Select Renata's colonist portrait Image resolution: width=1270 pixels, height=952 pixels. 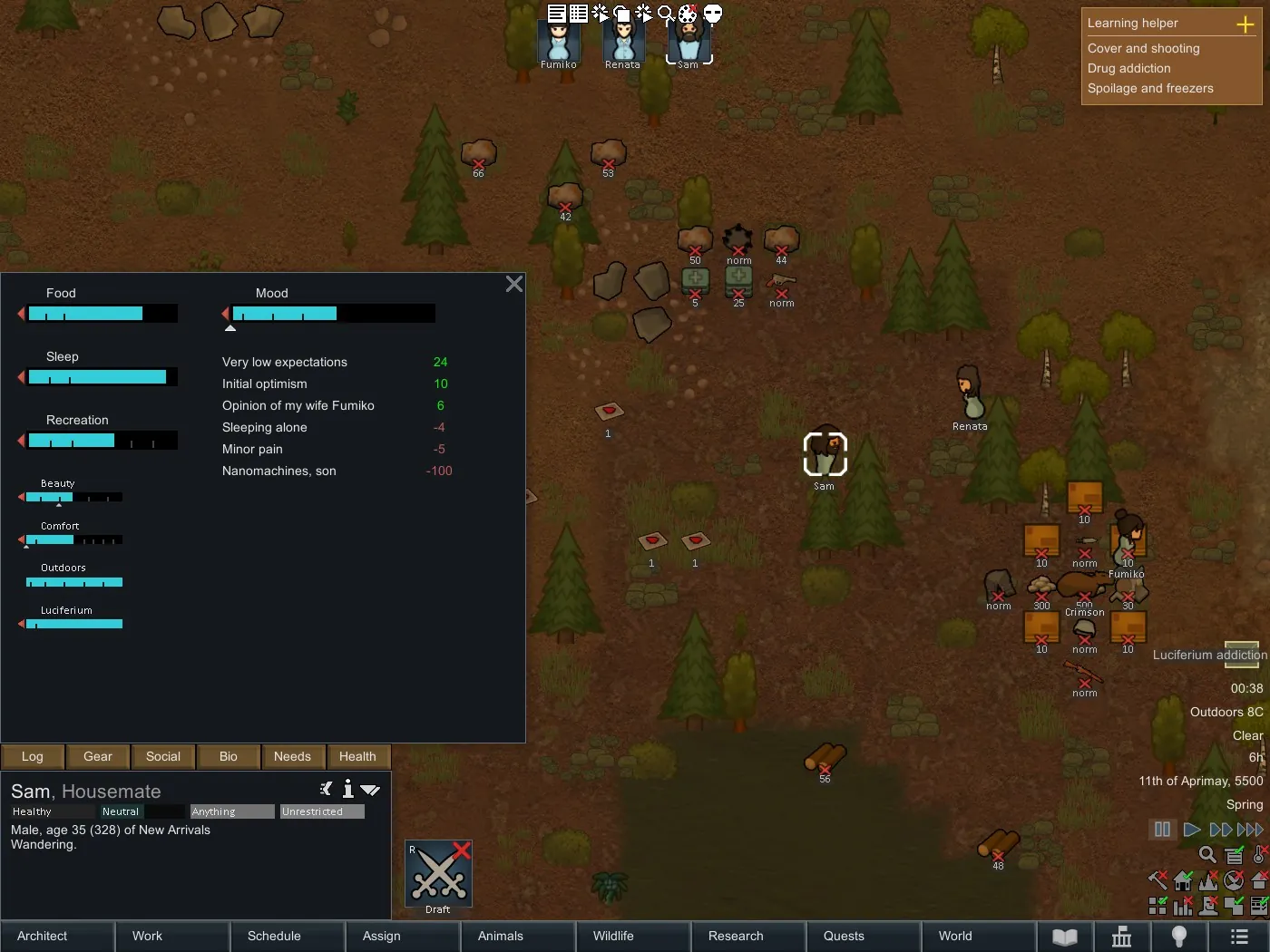pos(623,42)
